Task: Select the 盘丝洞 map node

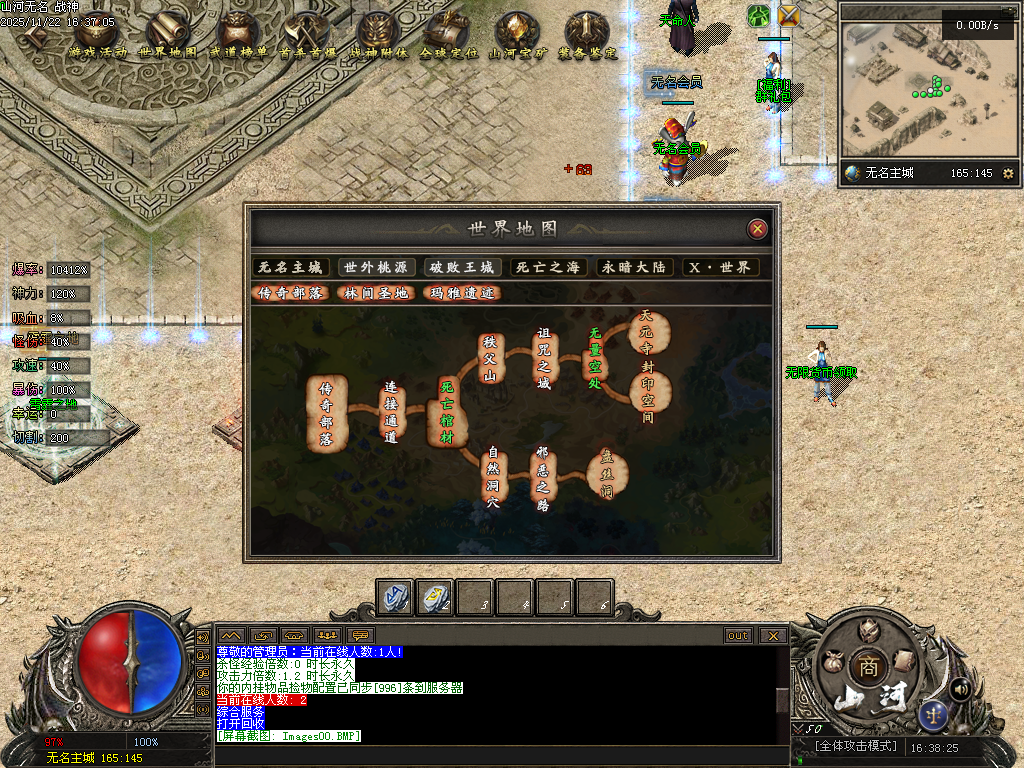Action: (606, 473)
